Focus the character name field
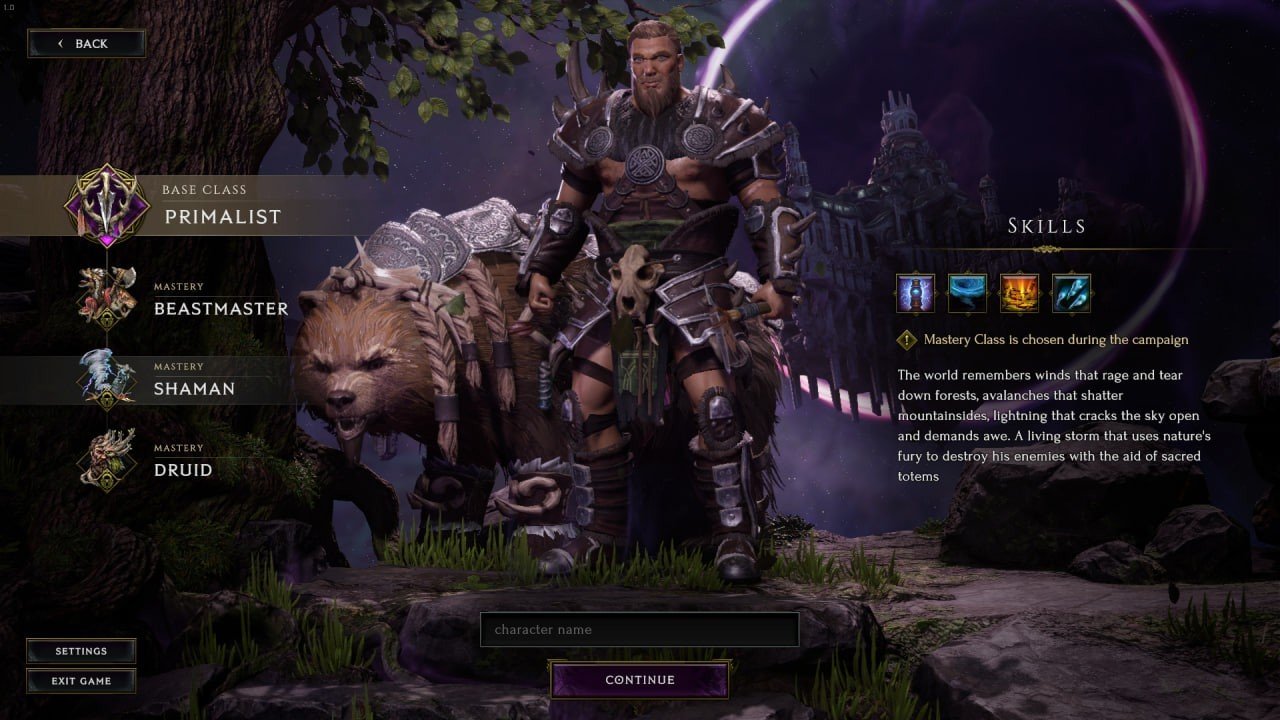 [639, 630]
